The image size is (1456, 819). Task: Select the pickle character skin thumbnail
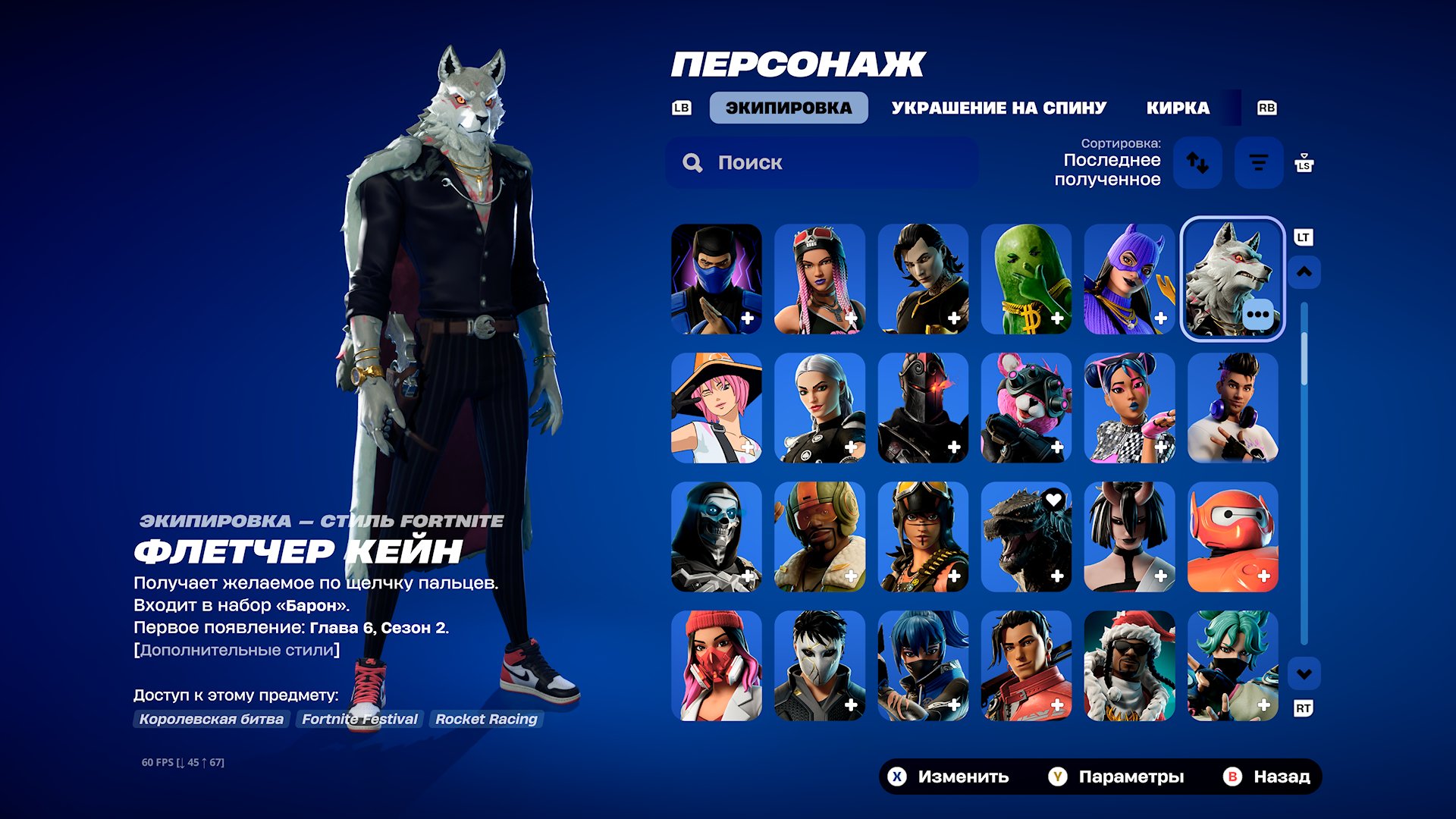(x=1026, y=279)
